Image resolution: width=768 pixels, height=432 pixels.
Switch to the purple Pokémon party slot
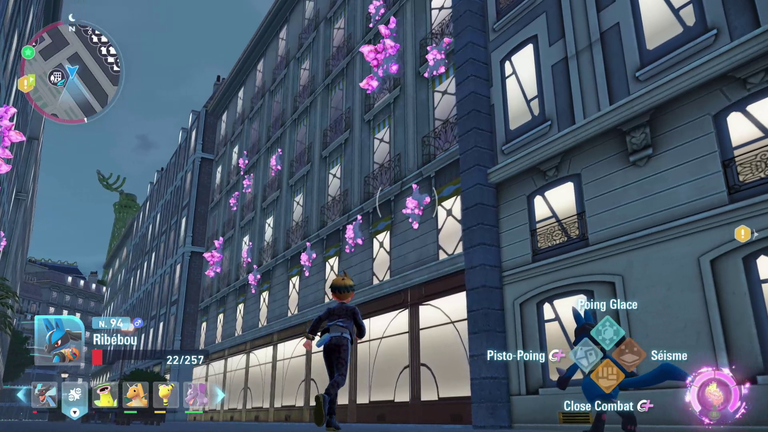(x=196, y=395)
